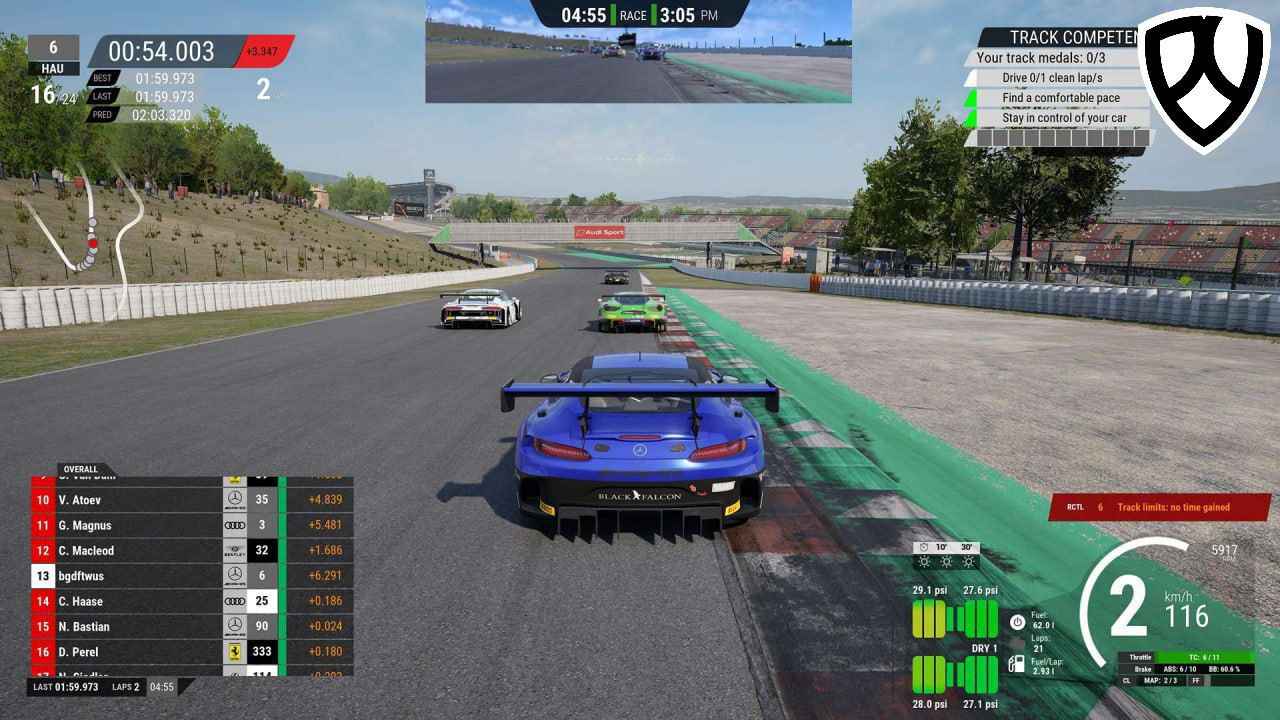Toggle the FF force feedback indicator
Image resolution: width=1280 pixels, height=720 pixels.
[x=1196, y=681]
